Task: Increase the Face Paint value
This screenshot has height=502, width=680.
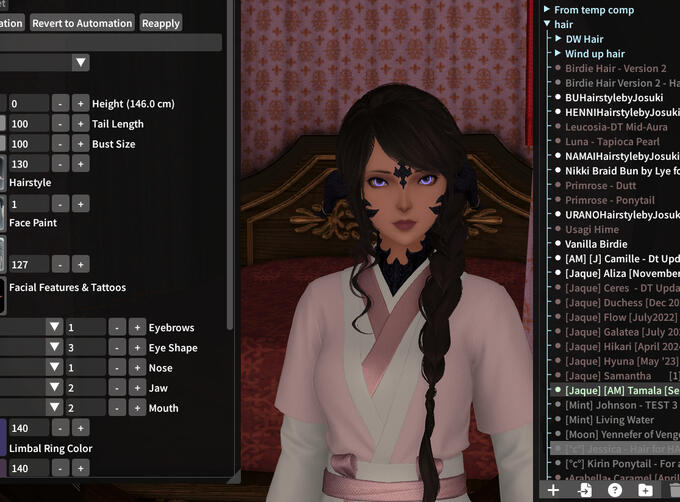Action: pyautogui.click(x=80, y=204)
